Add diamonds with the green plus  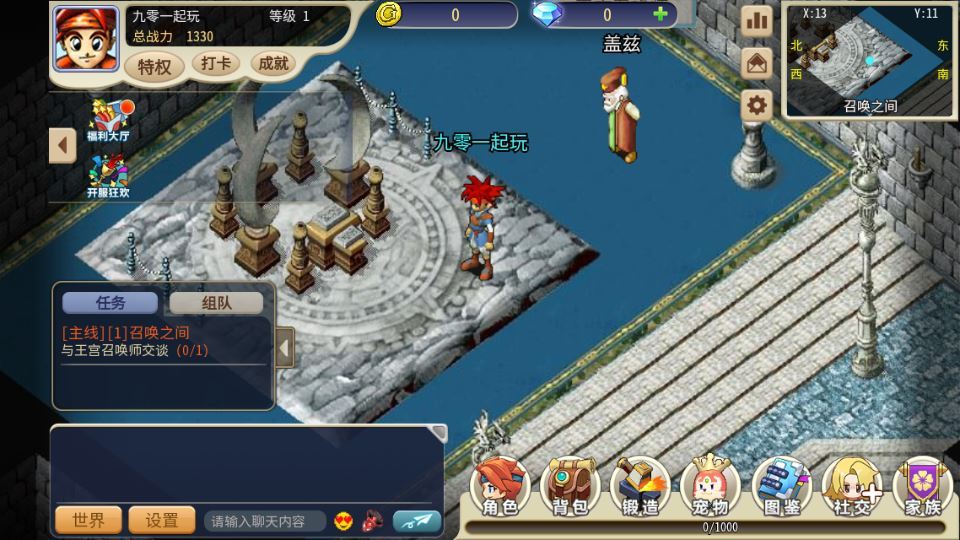pos(659,14)
